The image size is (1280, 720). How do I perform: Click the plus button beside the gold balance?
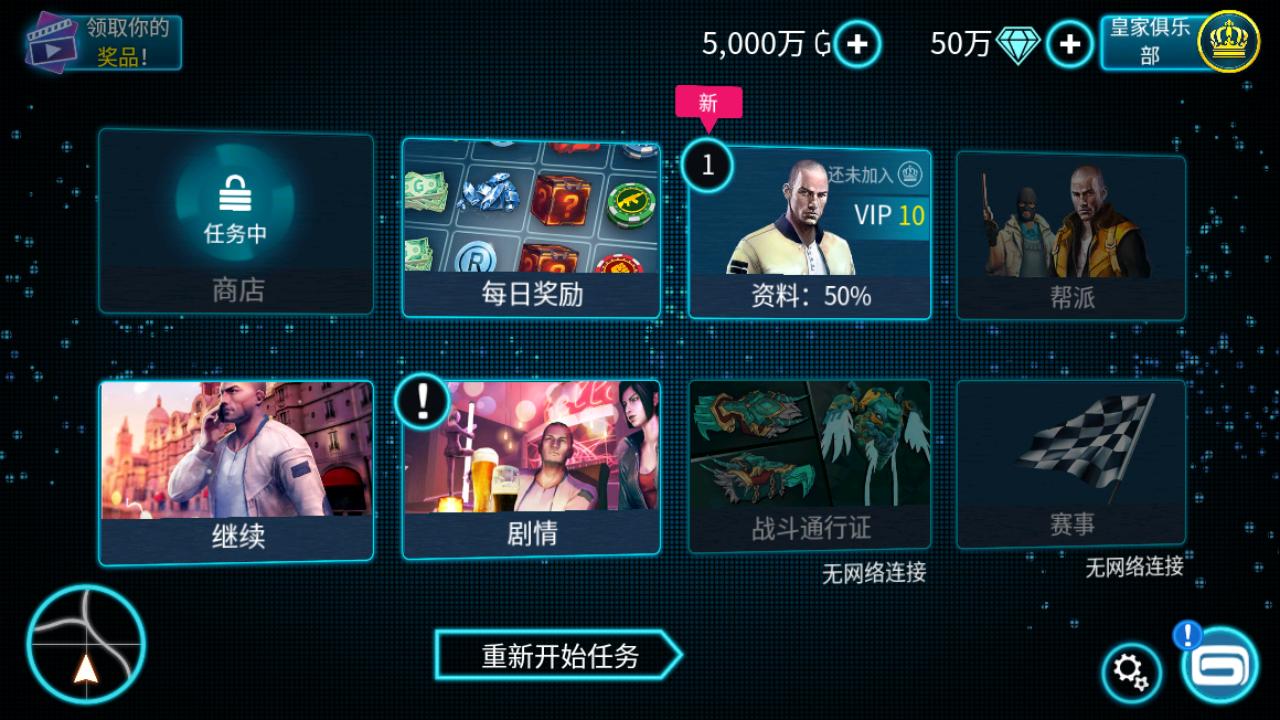click(855, 44)
